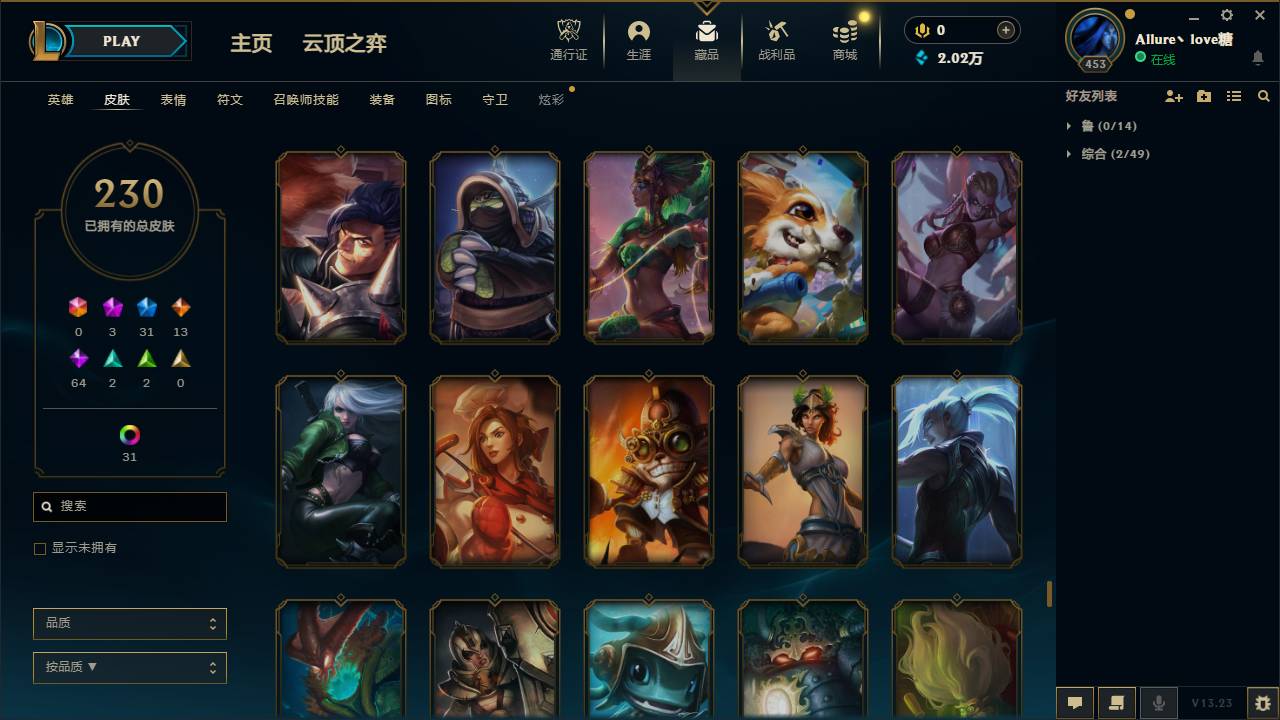Click the PLAY button
Screen dimensions: 1280x720
121,41
